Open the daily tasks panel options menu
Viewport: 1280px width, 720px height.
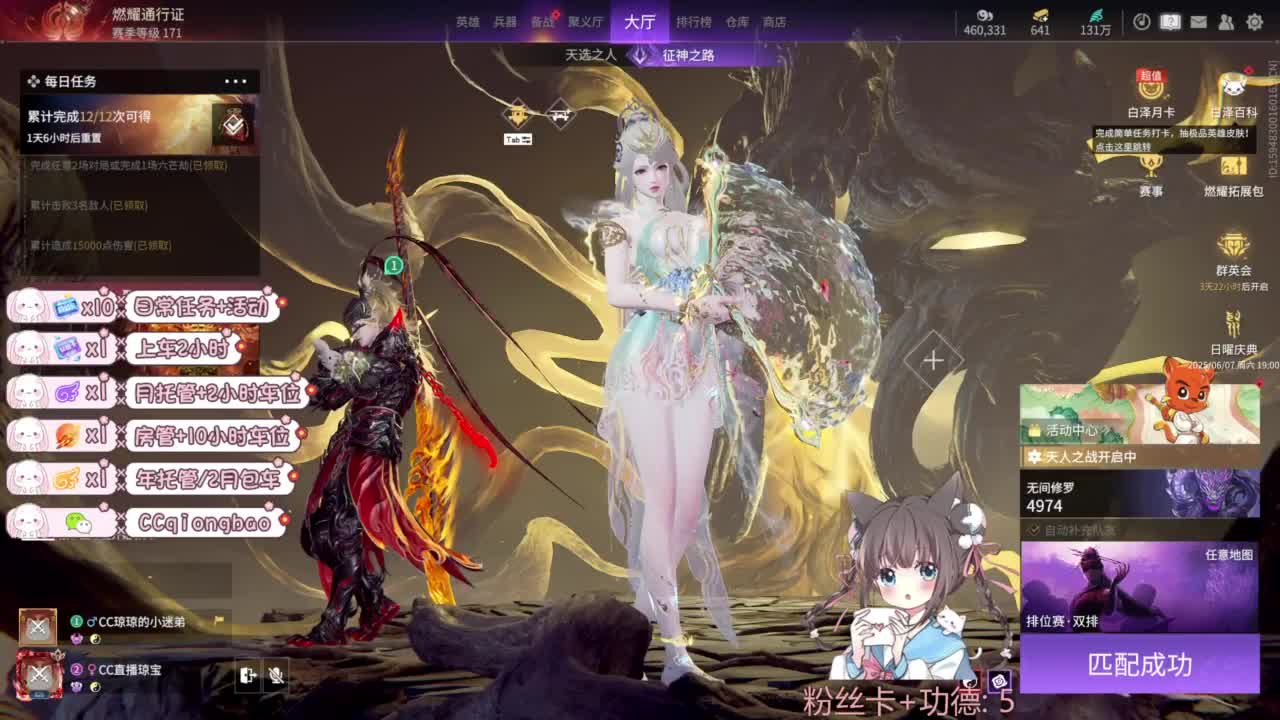click(x=236, y=81)
